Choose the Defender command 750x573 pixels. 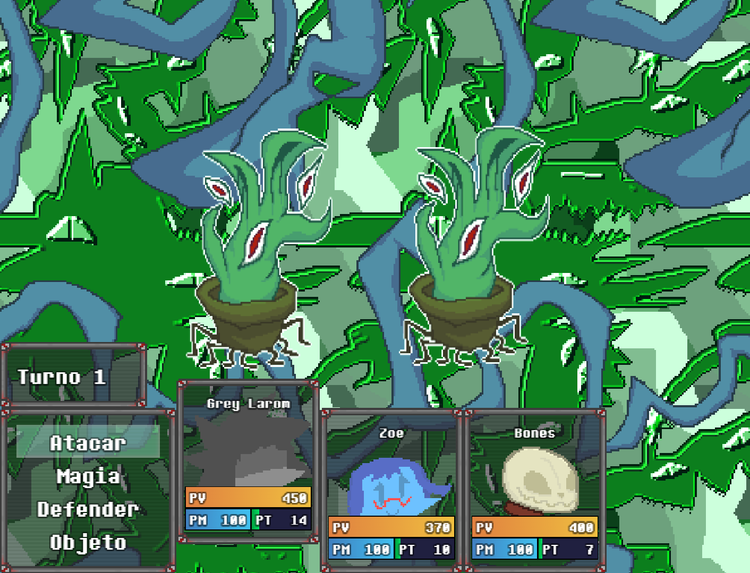[x=88, y=509]
